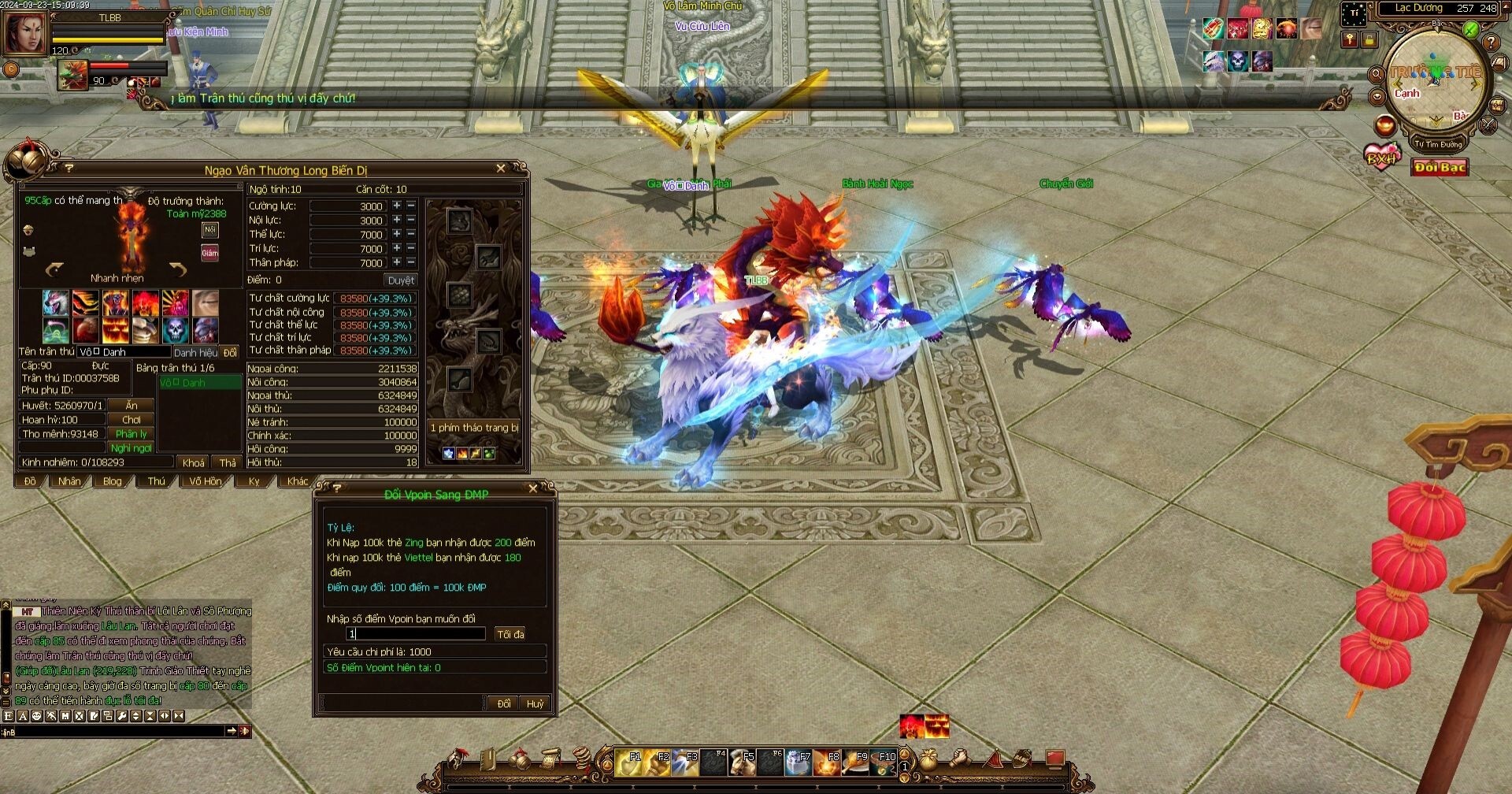Decrease the pet's Thân pháp stat
Viewport: 1512px width, 794px height.
click(x=411, y=262)
